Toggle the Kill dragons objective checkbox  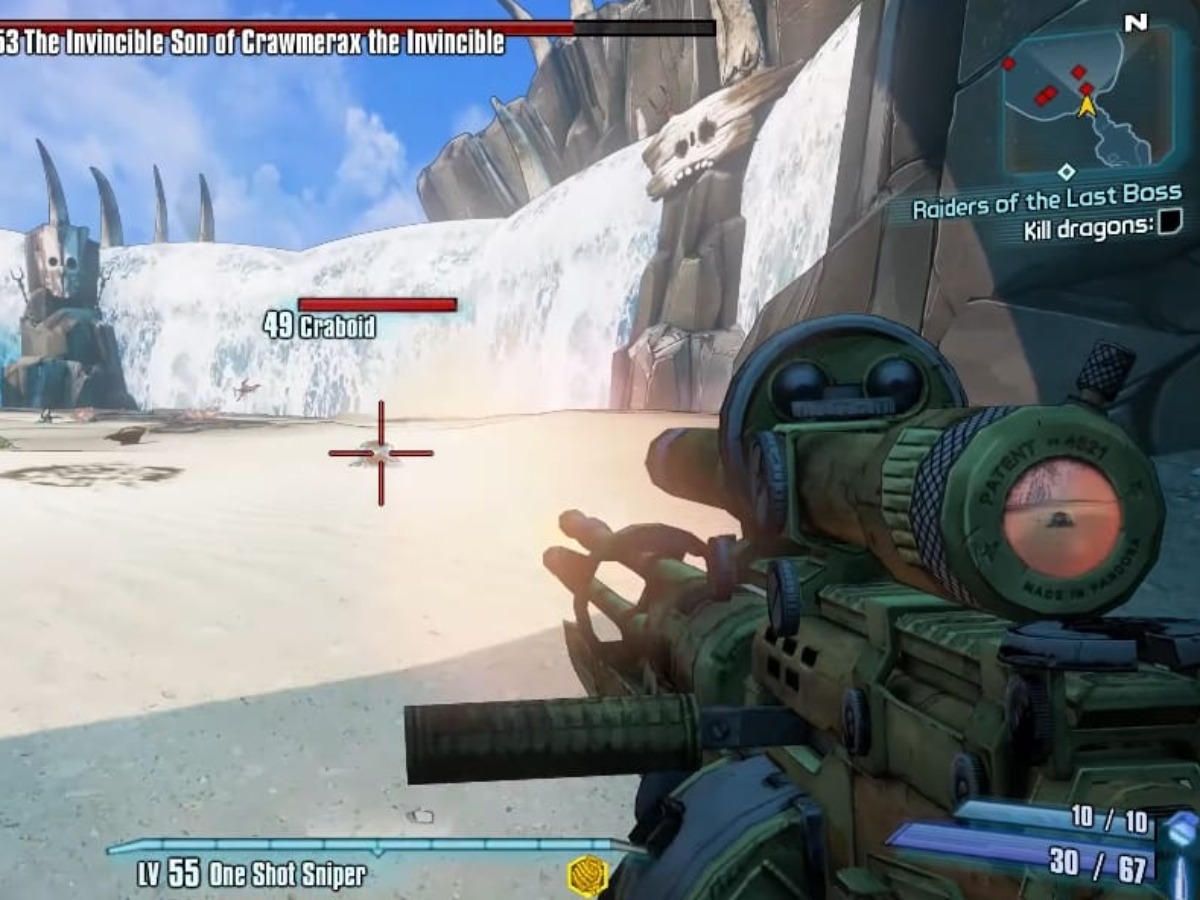[x=1169, y=225]
